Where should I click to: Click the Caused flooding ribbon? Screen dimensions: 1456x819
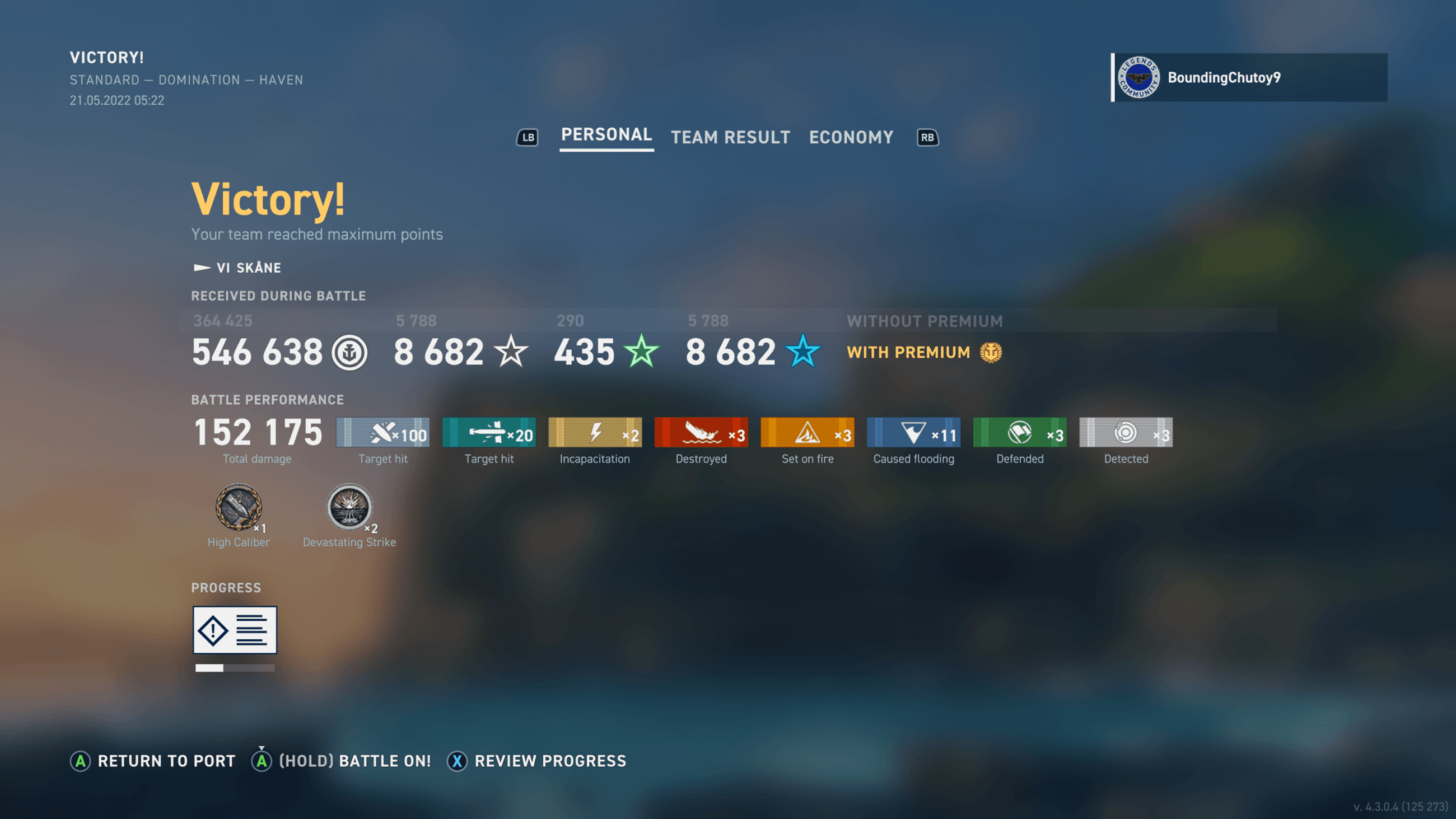coord(913,433)
